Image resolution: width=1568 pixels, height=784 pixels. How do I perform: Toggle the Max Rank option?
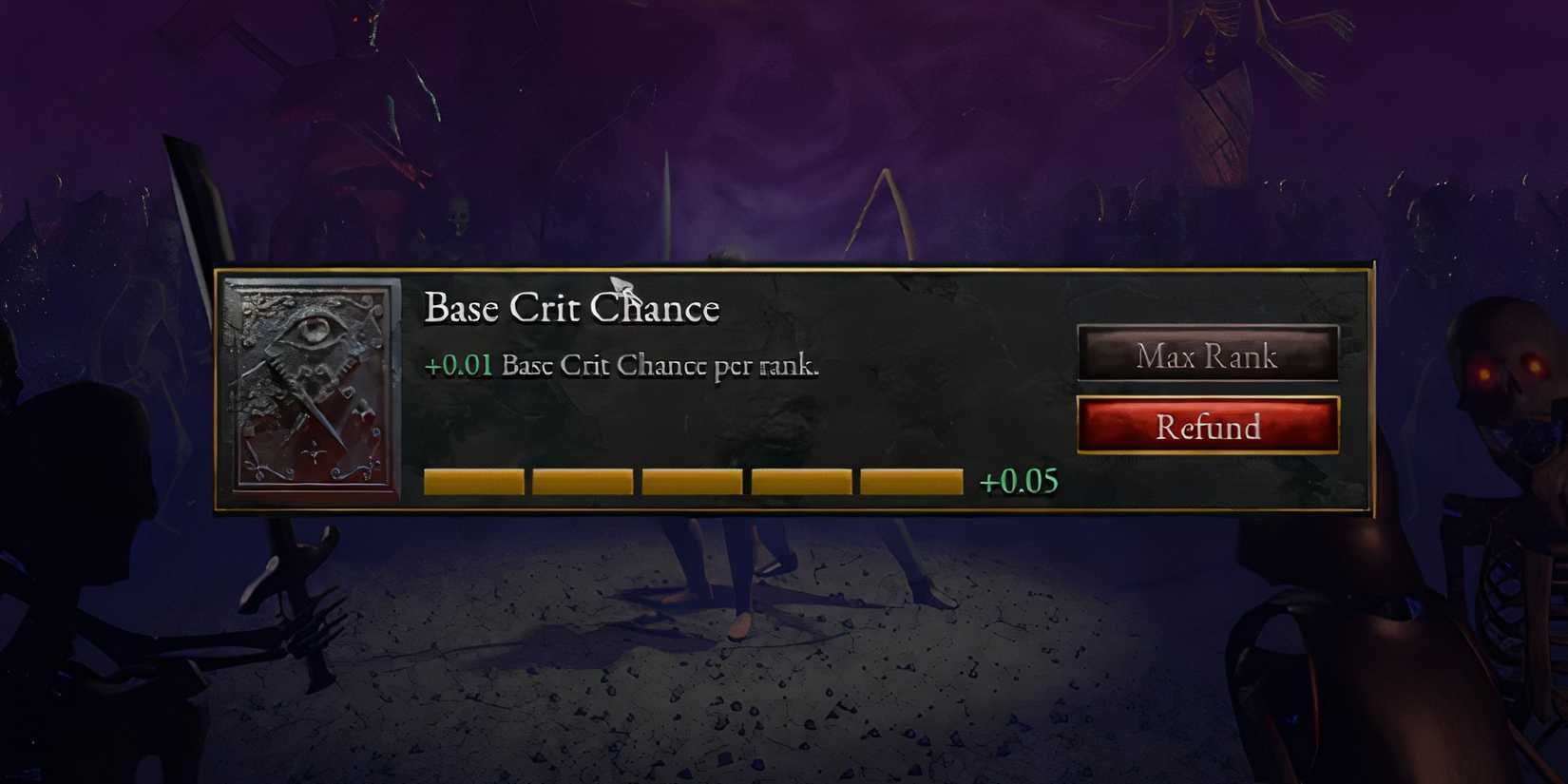click(x=1207, y=356)
